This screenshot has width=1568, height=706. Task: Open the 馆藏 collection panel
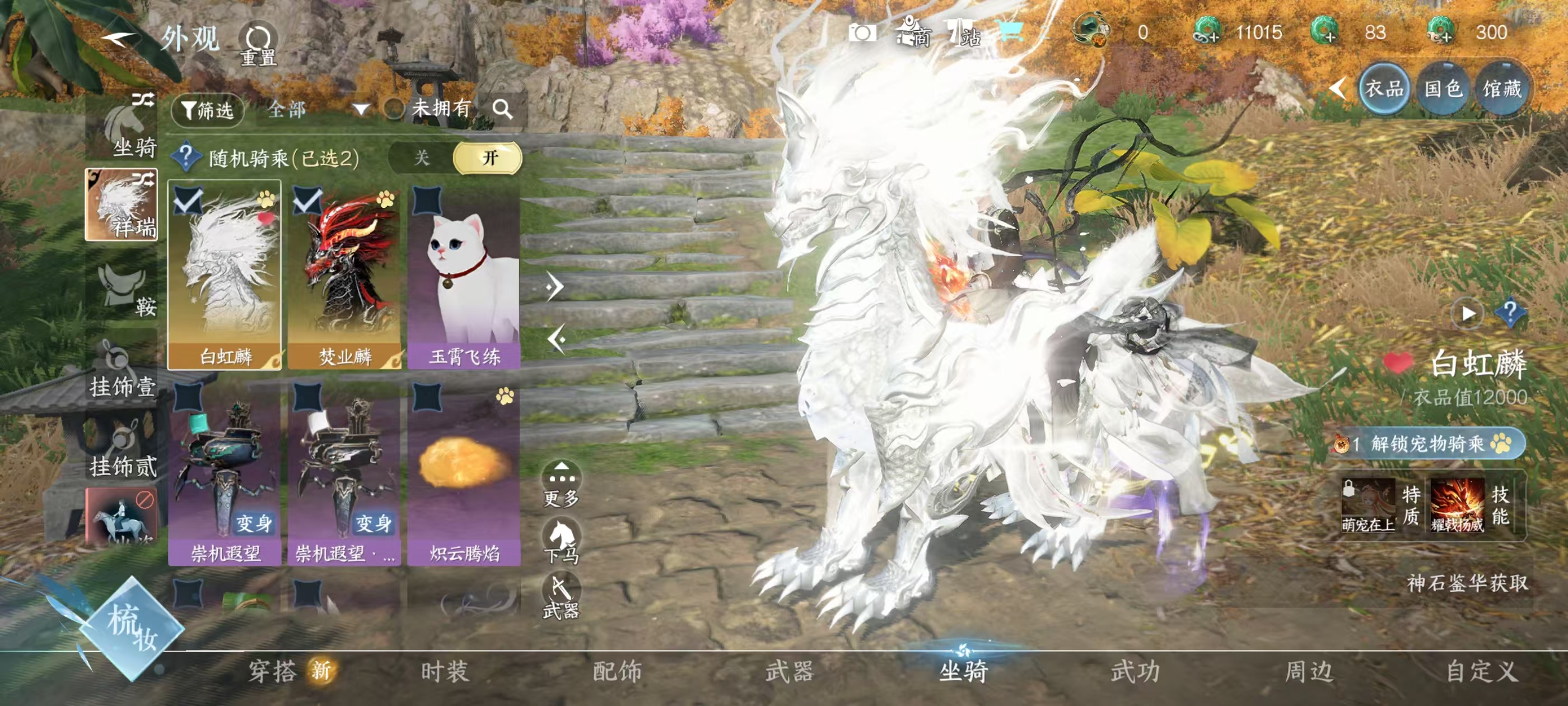click(x=1501, y=89)
